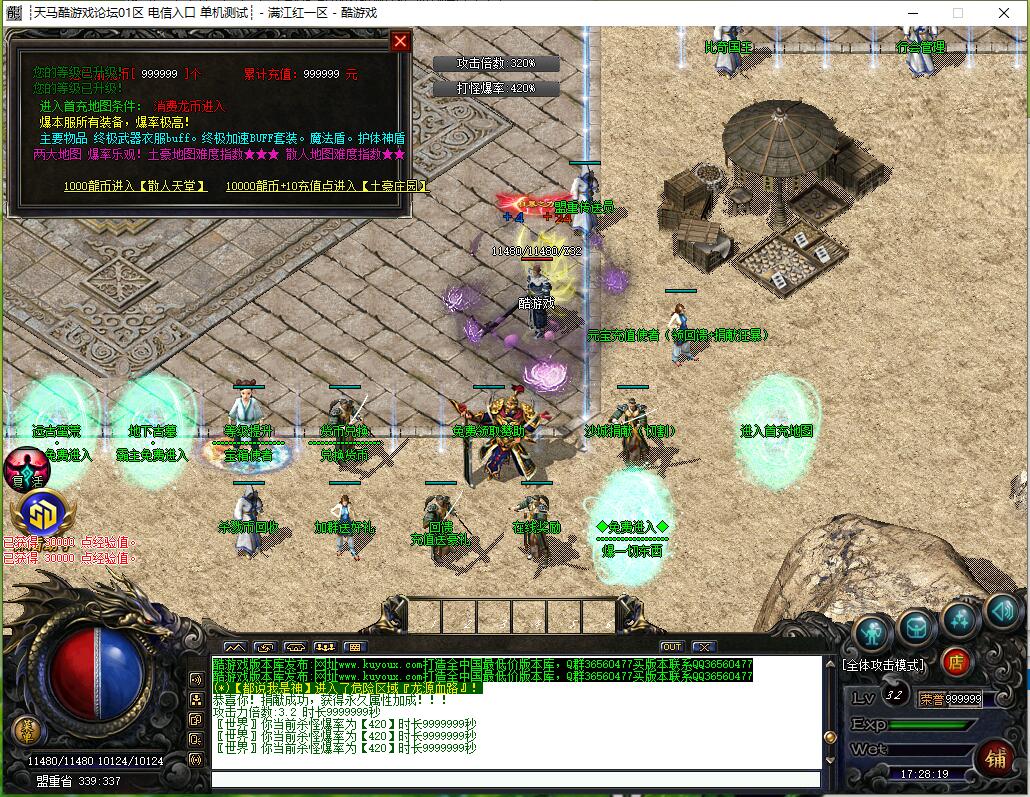This screenshot has width=1030, height=797.
Task: Click the 攻击倍数 320% button
Action: coord(496,63)
